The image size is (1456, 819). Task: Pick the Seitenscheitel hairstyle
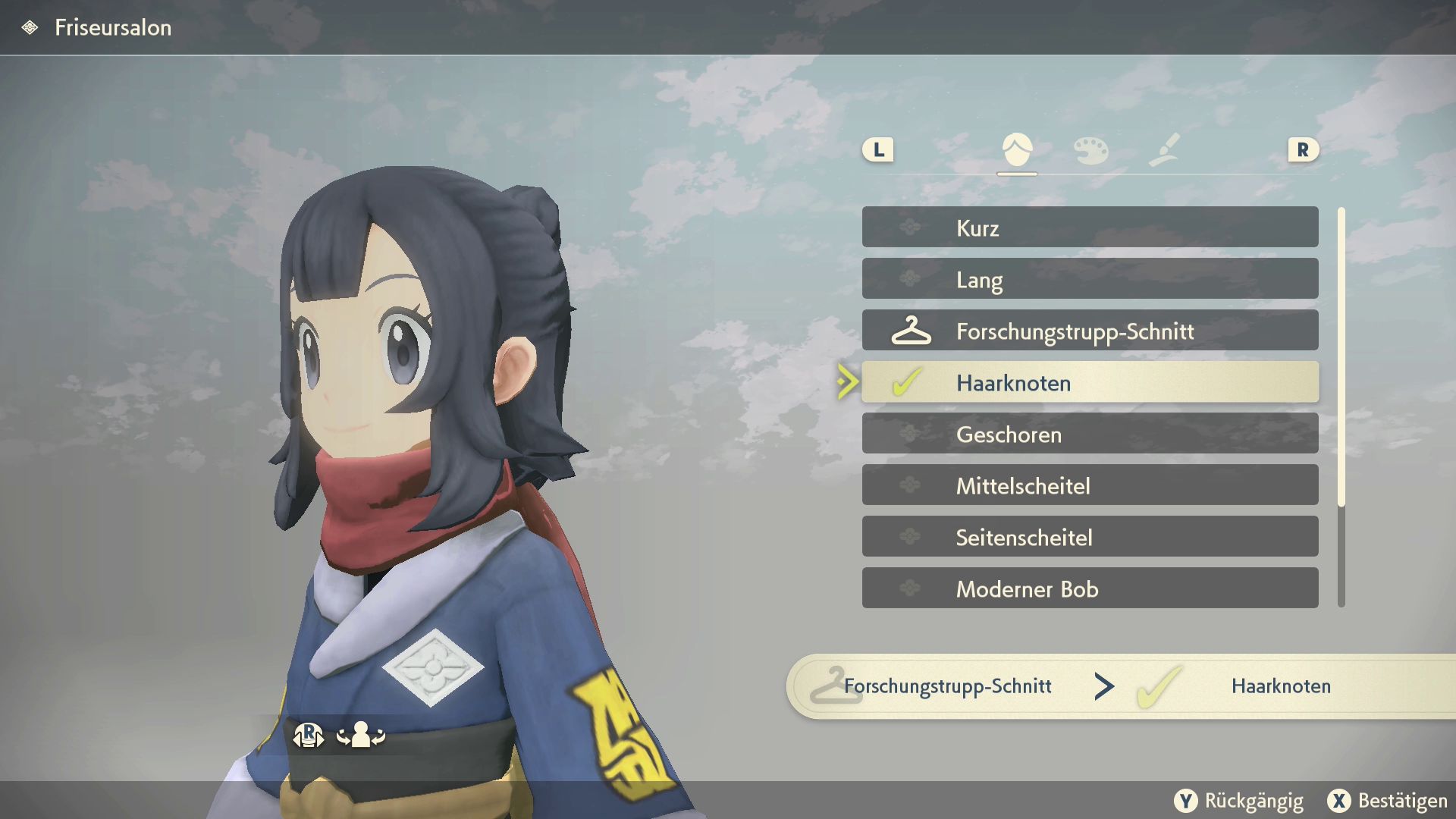coord(1090,537)
